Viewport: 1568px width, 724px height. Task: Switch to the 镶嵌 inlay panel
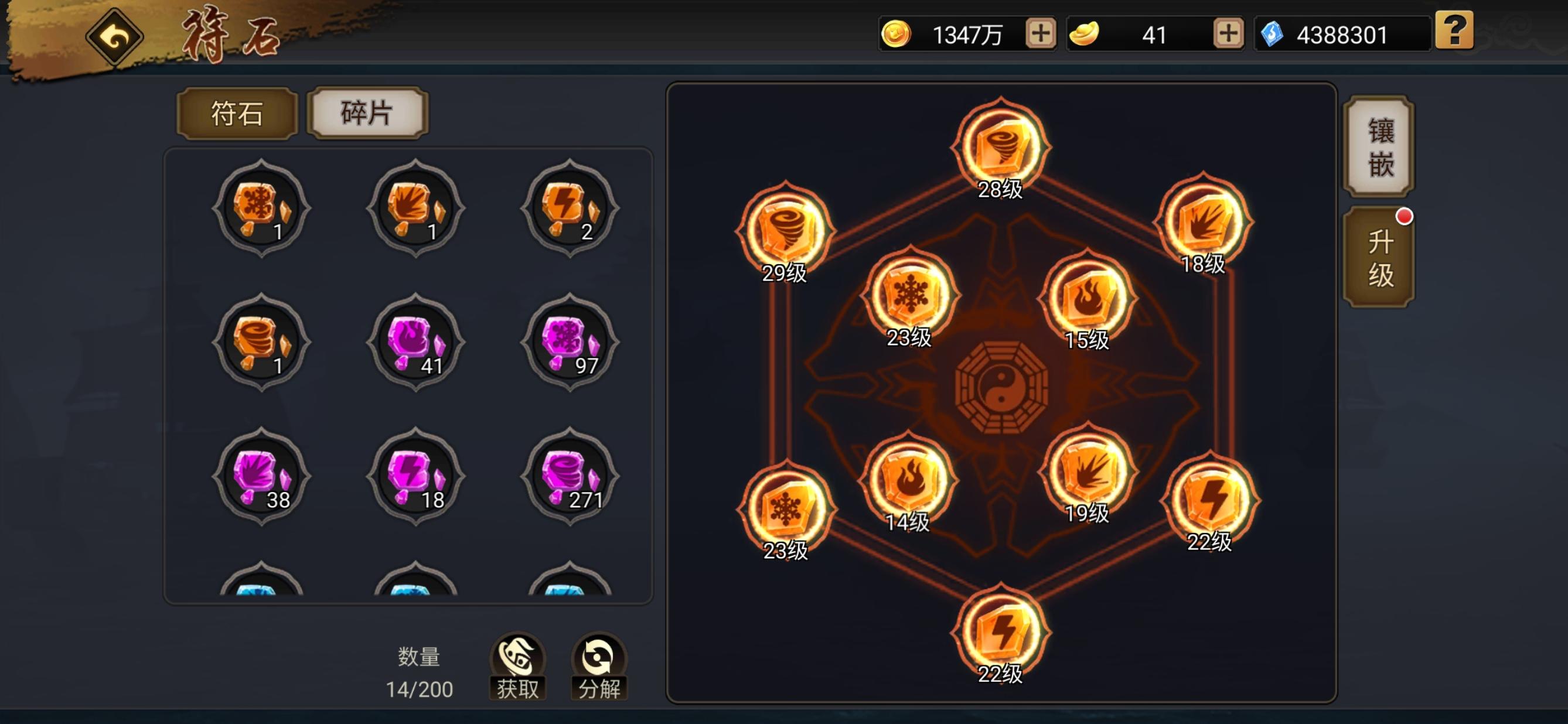1380,146
